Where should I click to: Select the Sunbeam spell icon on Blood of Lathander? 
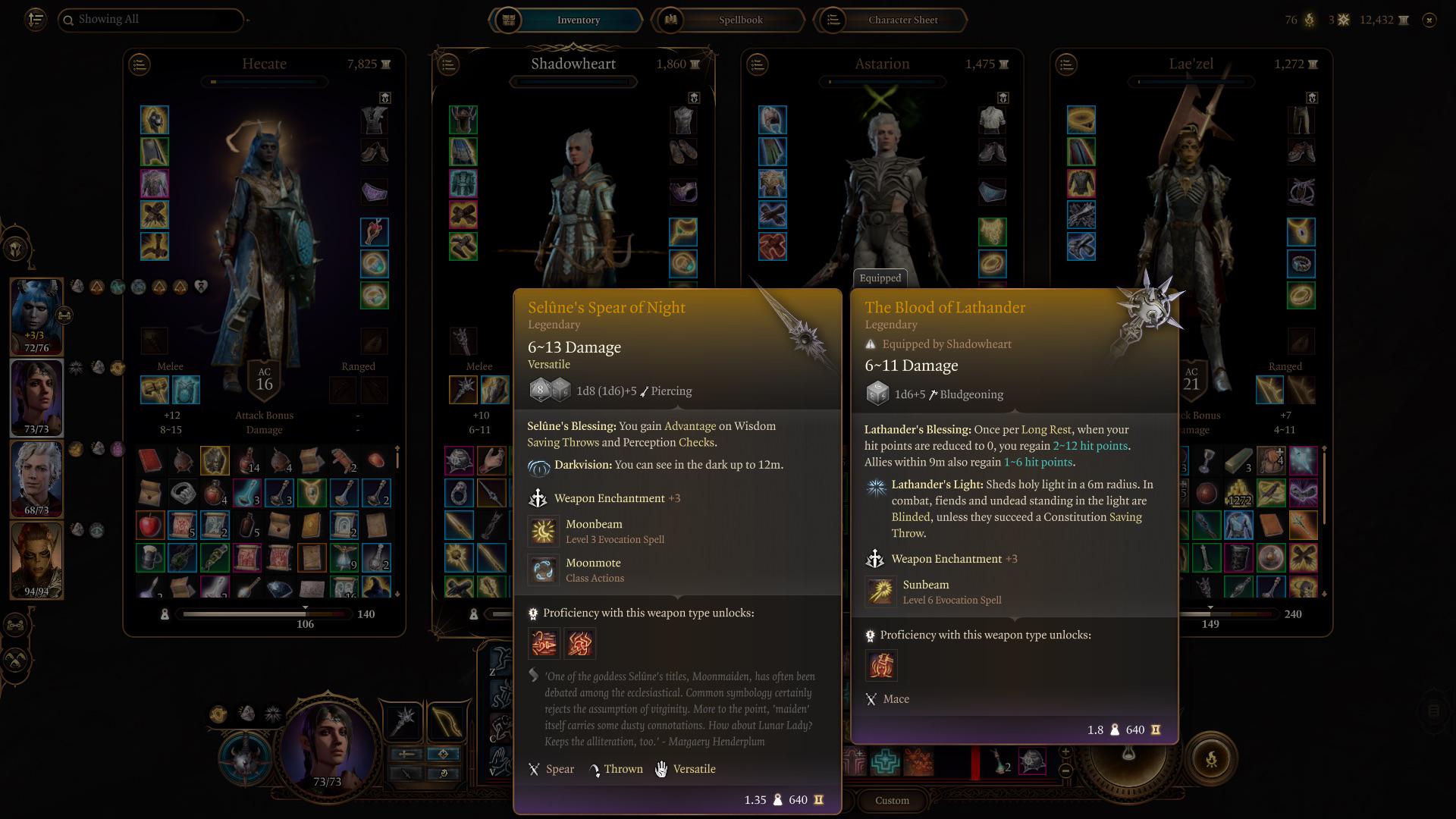coord(881,591)
